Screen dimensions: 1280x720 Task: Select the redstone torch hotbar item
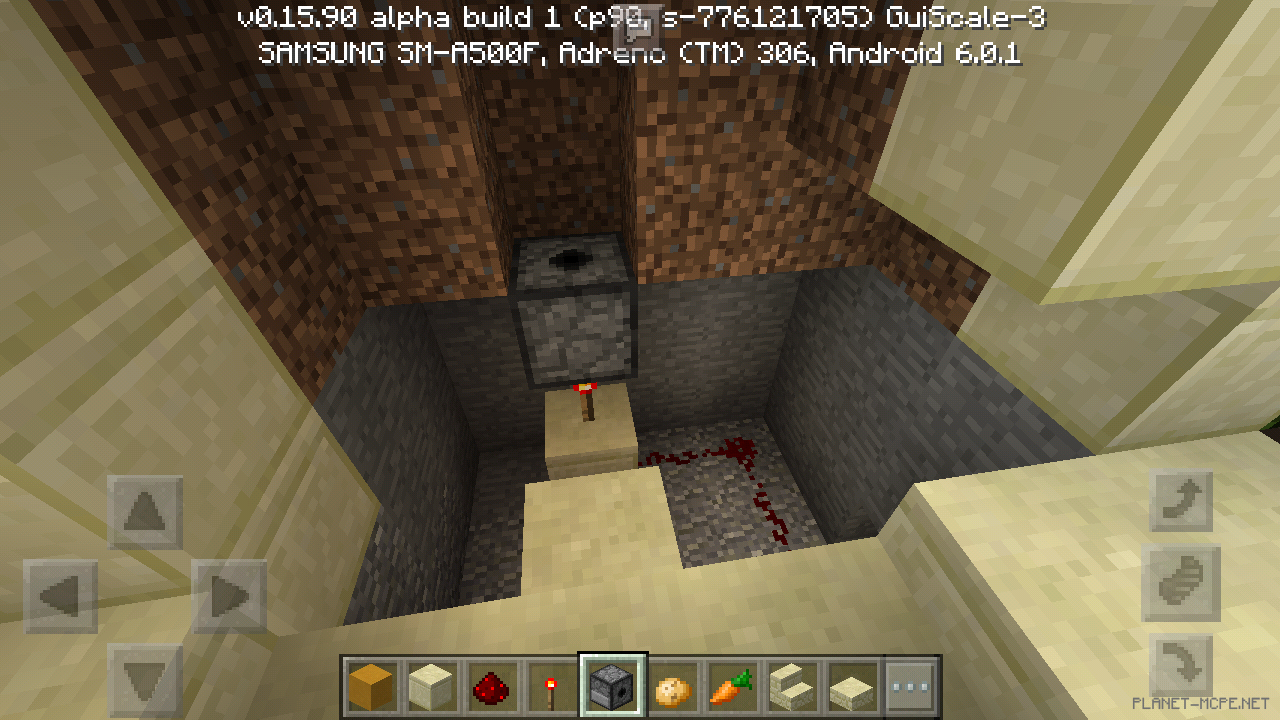pos(551,686)
